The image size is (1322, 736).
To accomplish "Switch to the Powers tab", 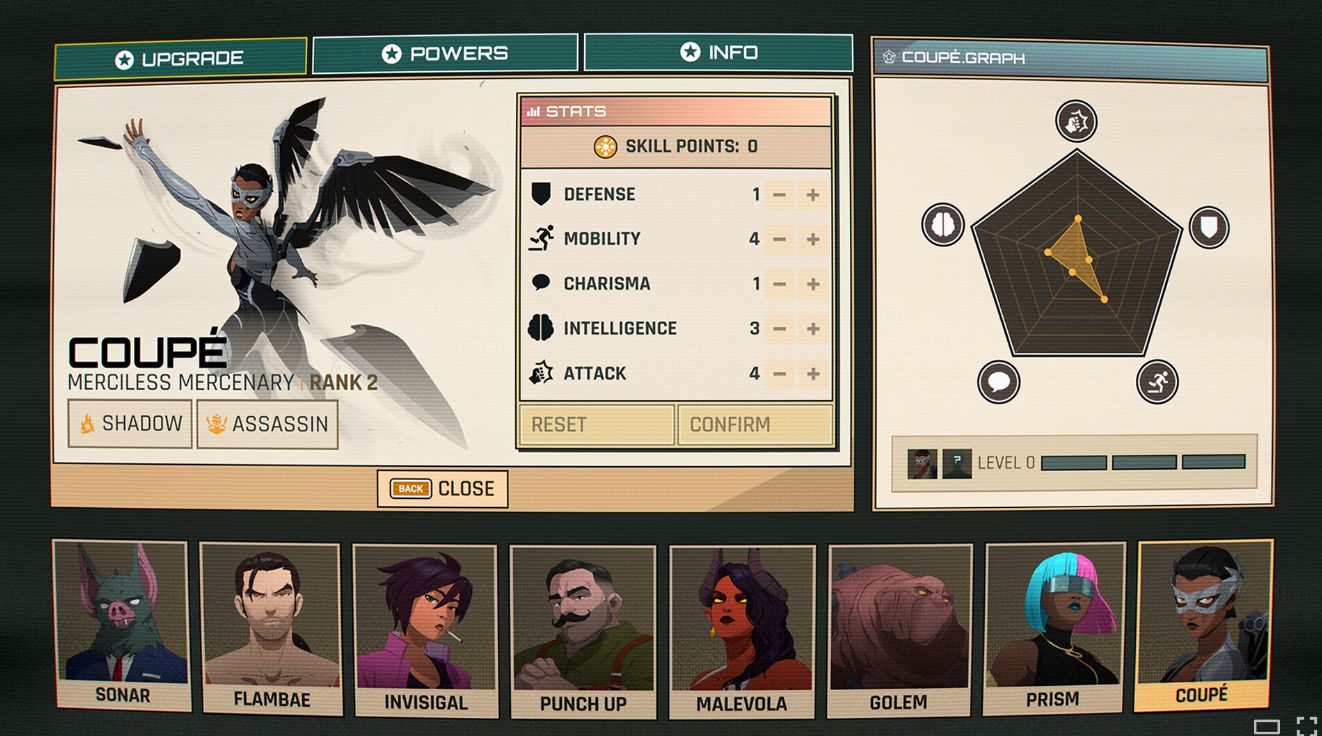I will pos(445,54).
